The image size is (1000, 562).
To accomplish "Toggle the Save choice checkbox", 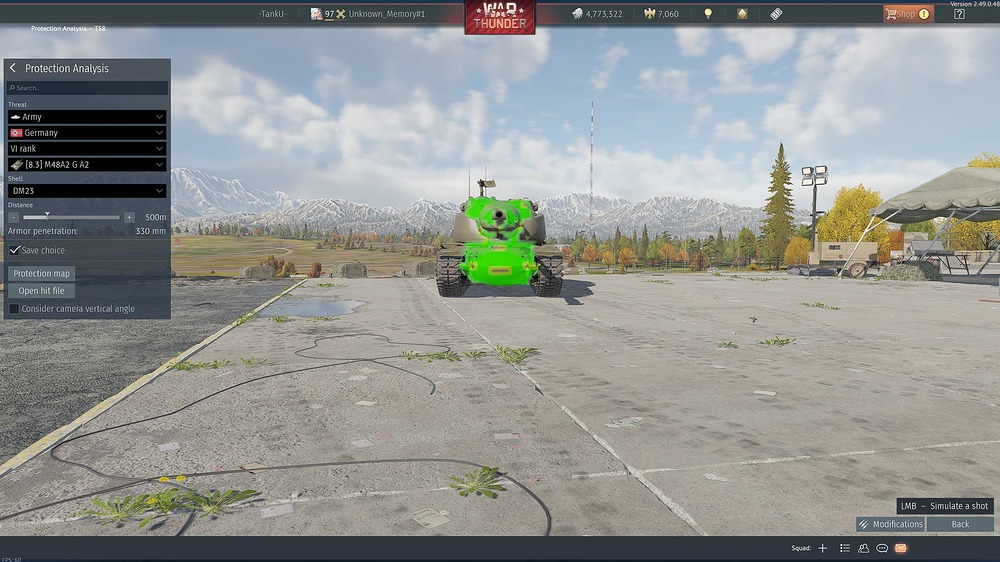I will 15,250.
